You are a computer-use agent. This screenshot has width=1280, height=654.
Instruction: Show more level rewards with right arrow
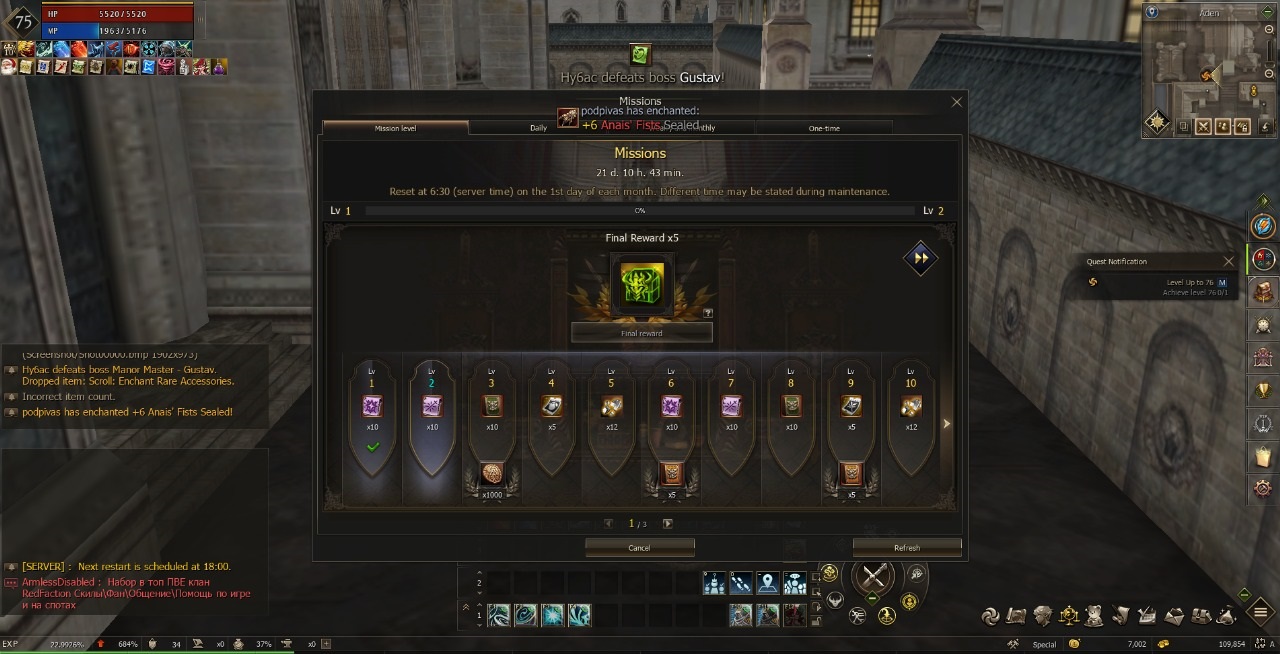[946, 424]
